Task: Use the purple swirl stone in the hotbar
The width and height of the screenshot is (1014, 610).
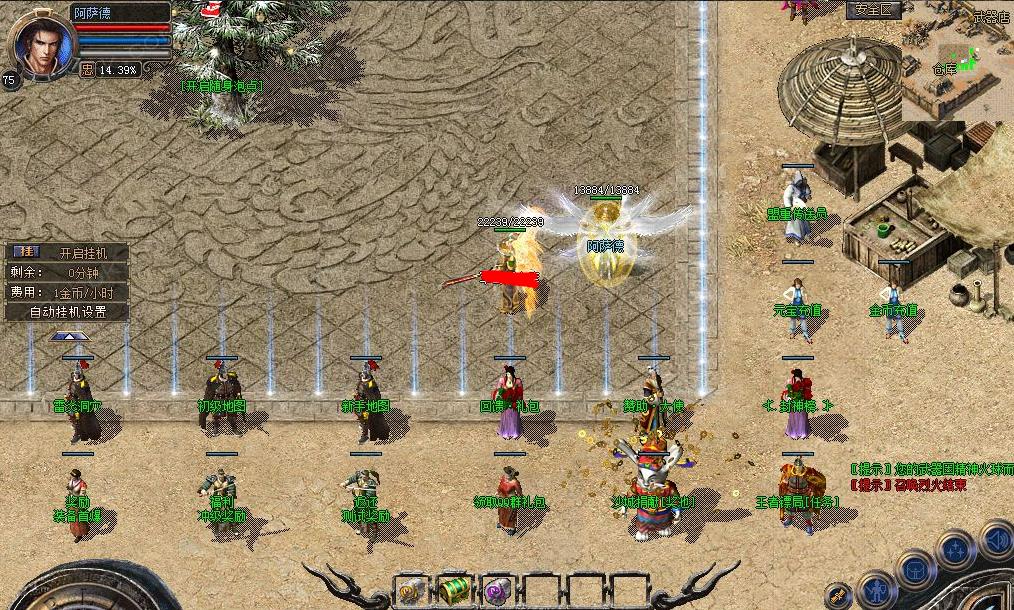Action: click(498, 590)
